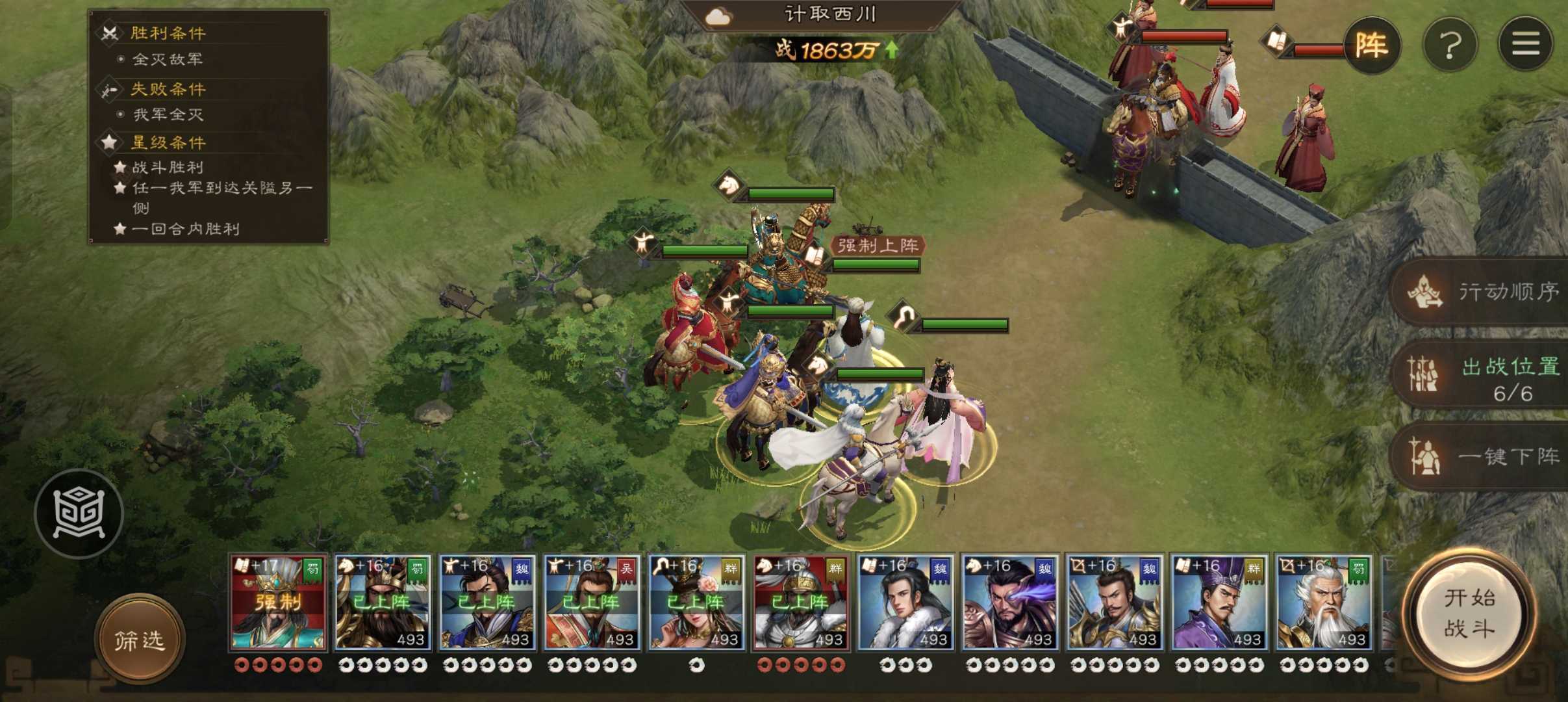Choose the white-bearded elder hero card
Image resolution: width=1568 pixels, height=702 pixels.
(x=1324, y=603)
